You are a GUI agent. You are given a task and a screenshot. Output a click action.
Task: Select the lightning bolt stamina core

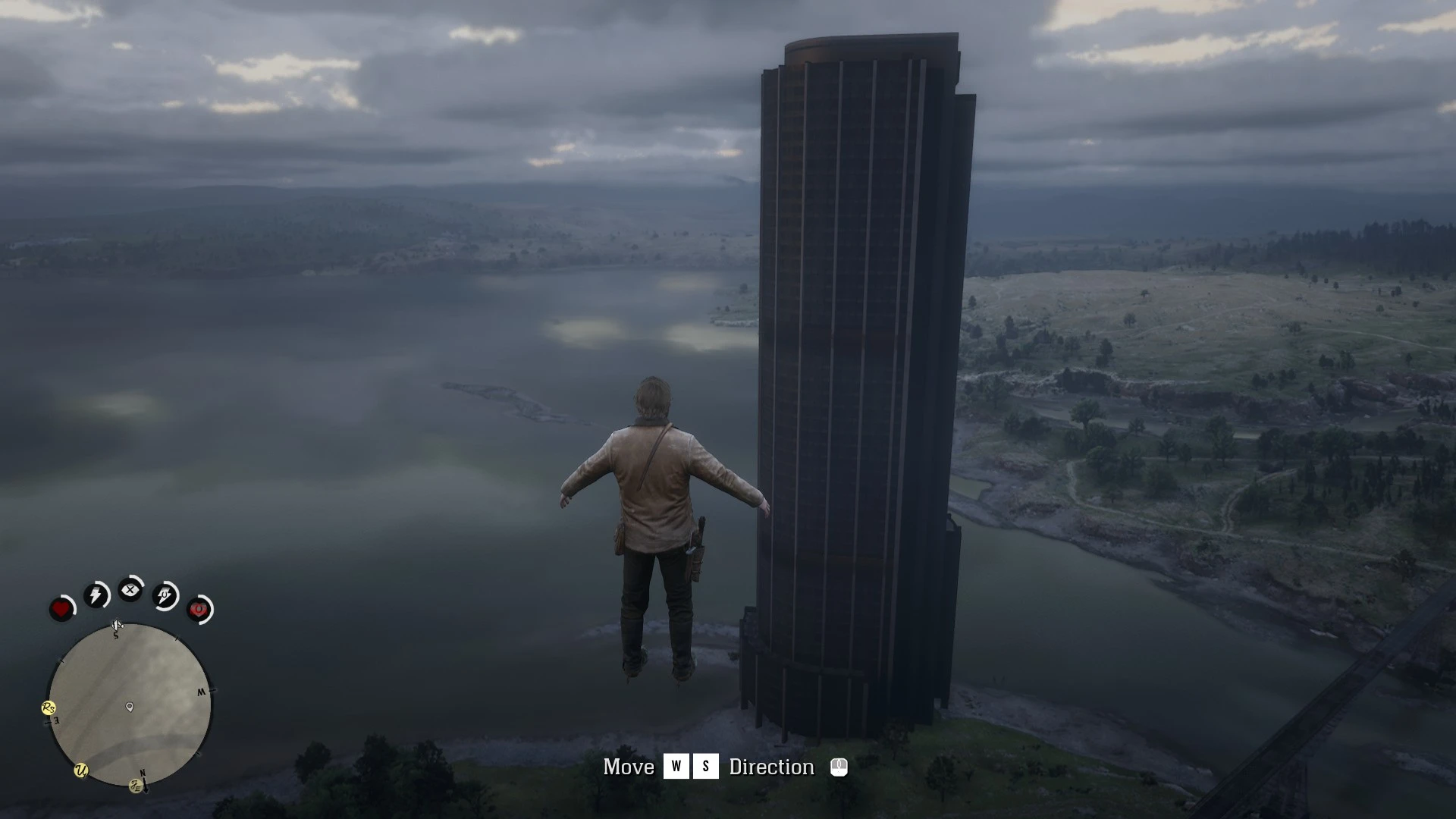click(x=96, y=595)
